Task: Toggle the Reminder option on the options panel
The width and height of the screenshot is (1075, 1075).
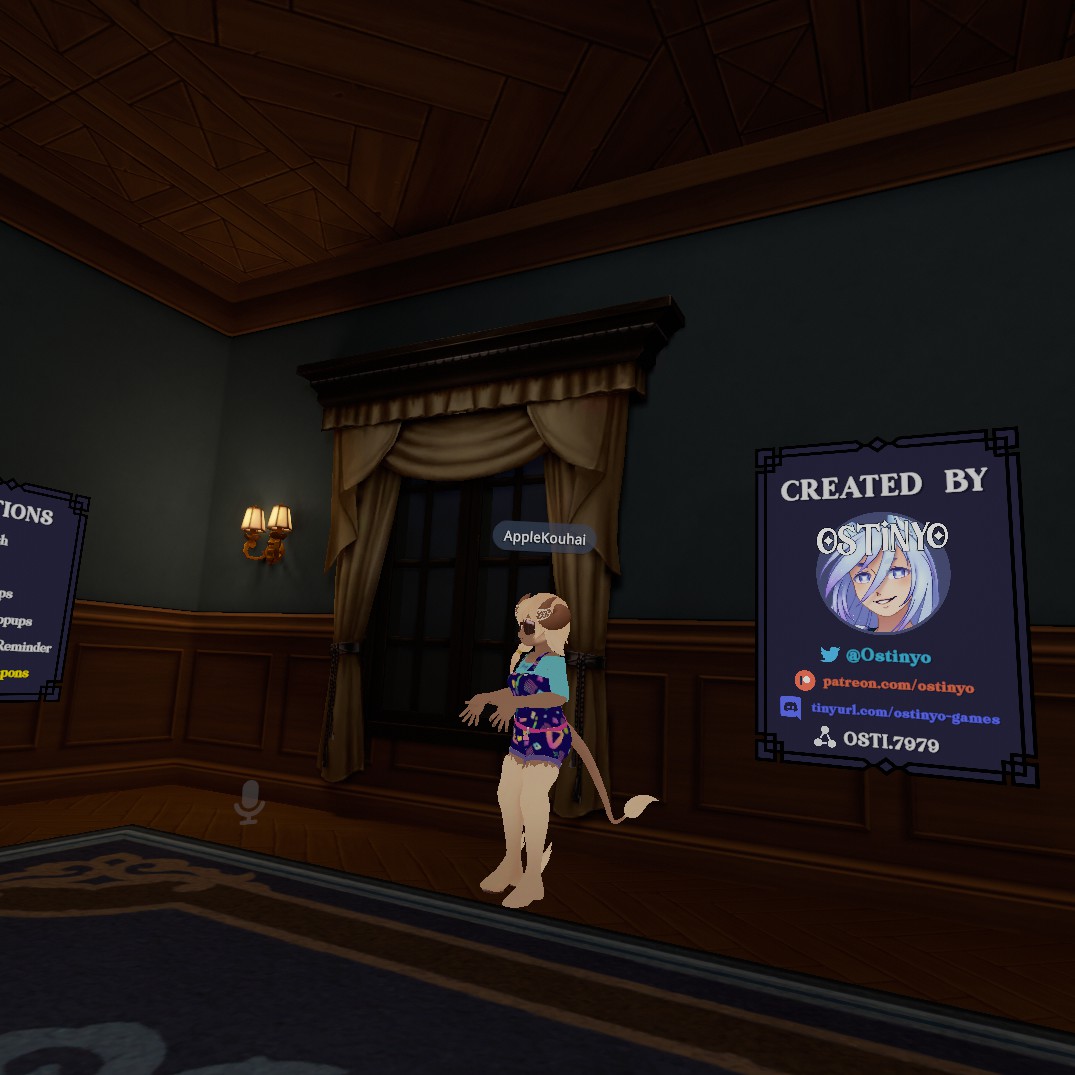Action: 24,647
